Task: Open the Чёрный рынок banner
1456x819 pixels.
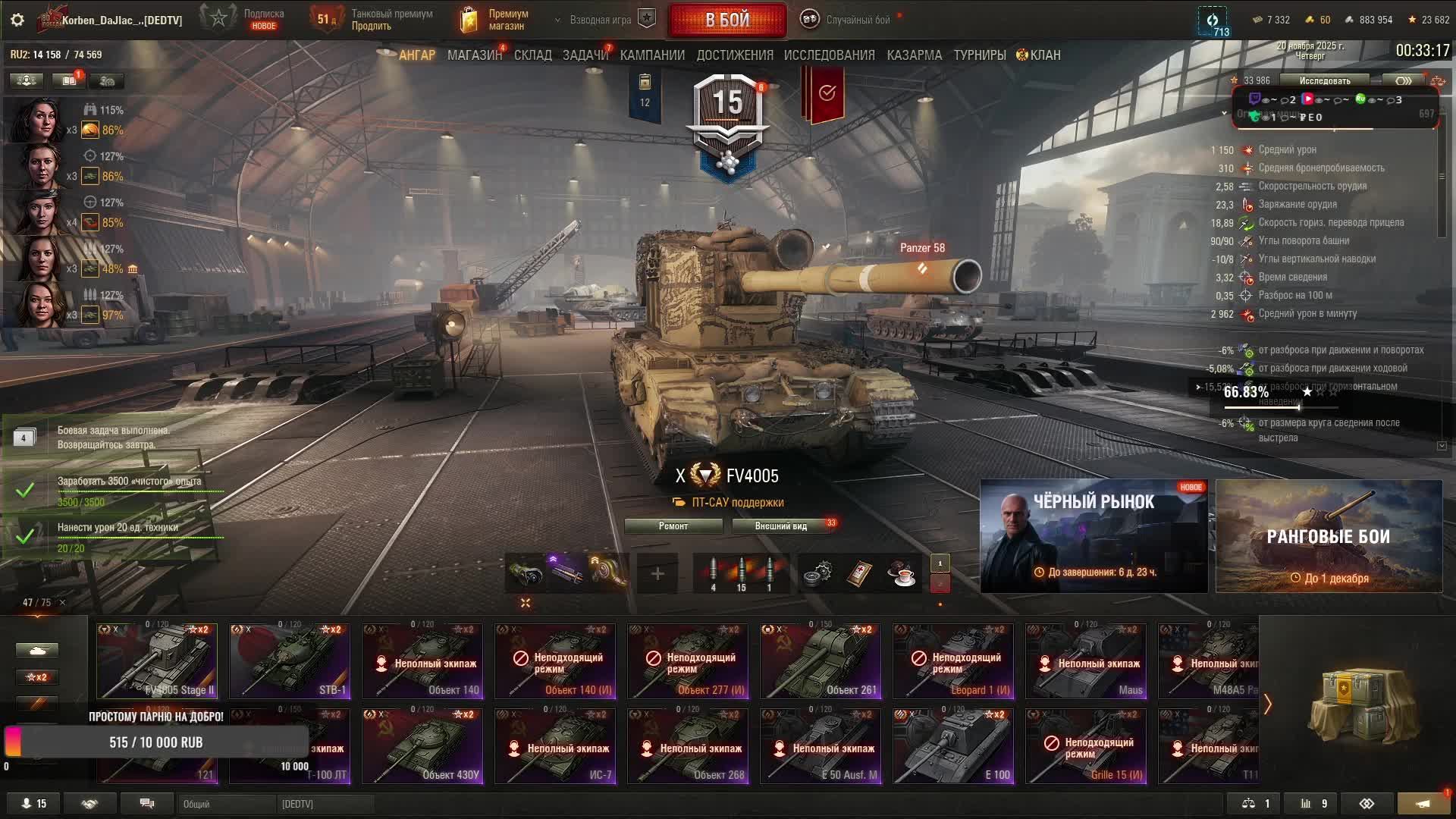Action: pos(1094,535)
